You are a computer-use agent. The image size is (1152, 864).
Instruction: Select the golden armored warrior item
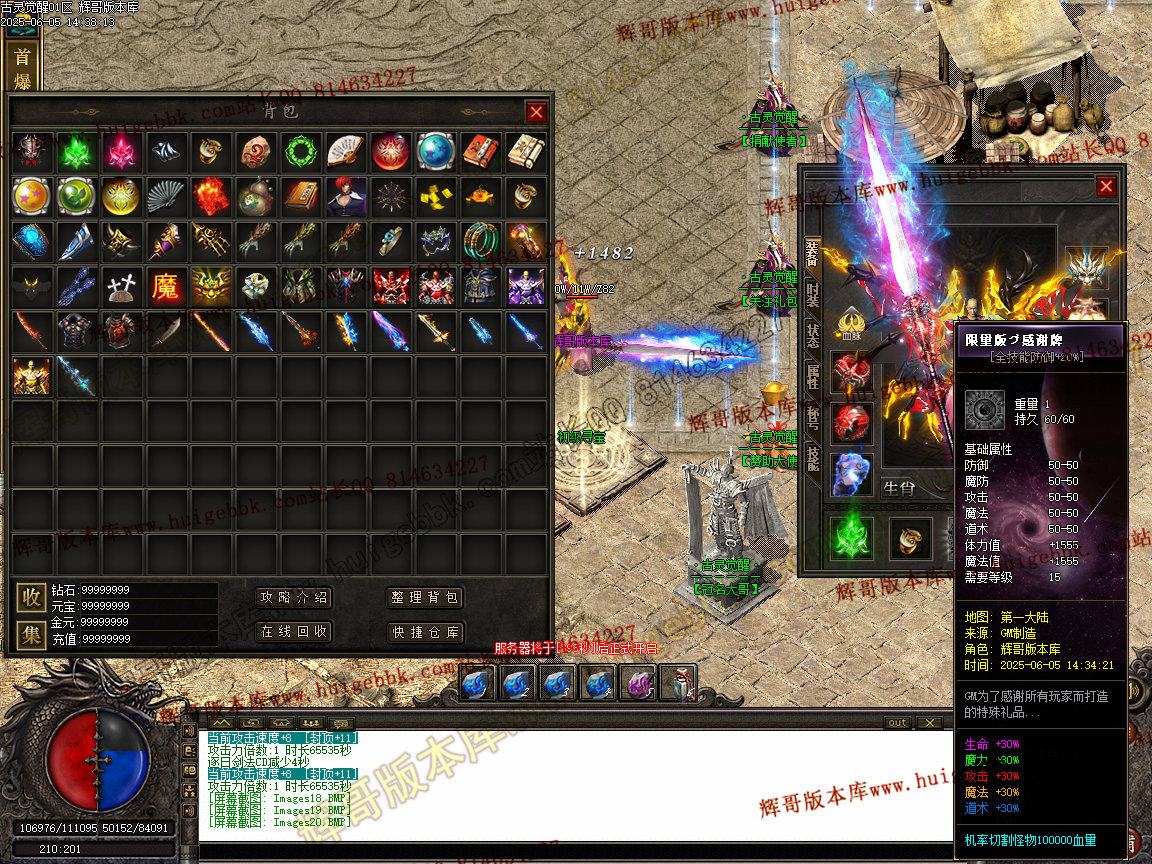click(31, 377)
